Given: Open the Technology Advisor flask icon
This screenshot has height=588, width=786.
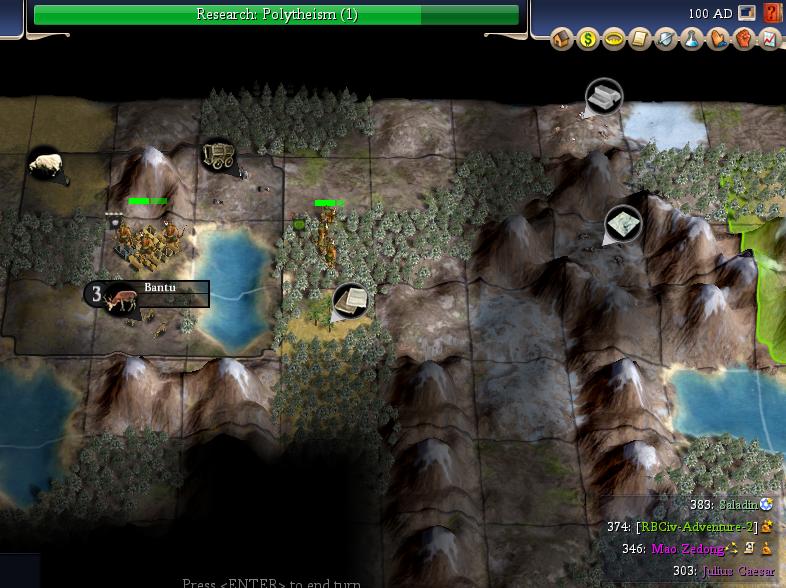Looking at the screenshot, I should [689, 40].
